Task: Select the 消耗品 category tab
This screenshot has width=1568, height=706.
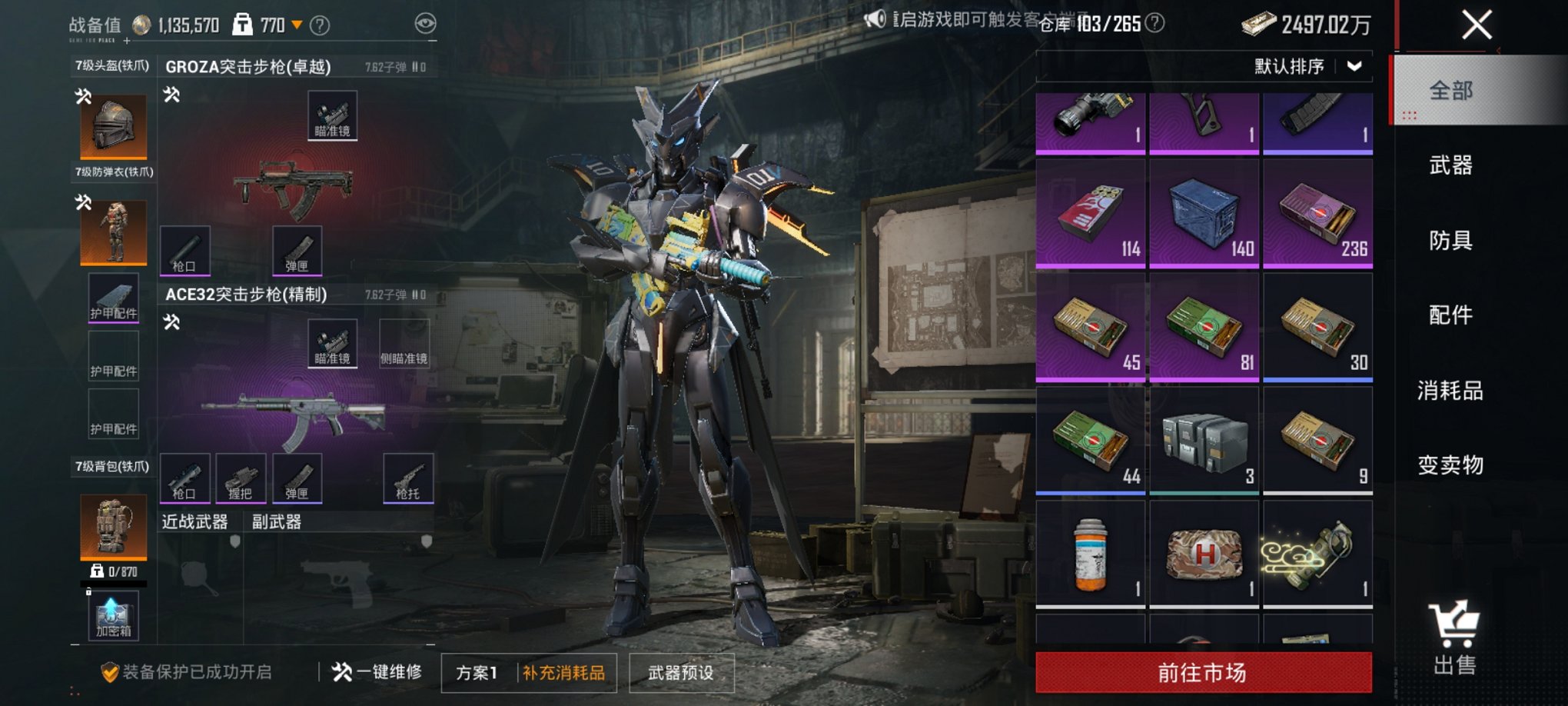Action: [x=1450, y=390]
